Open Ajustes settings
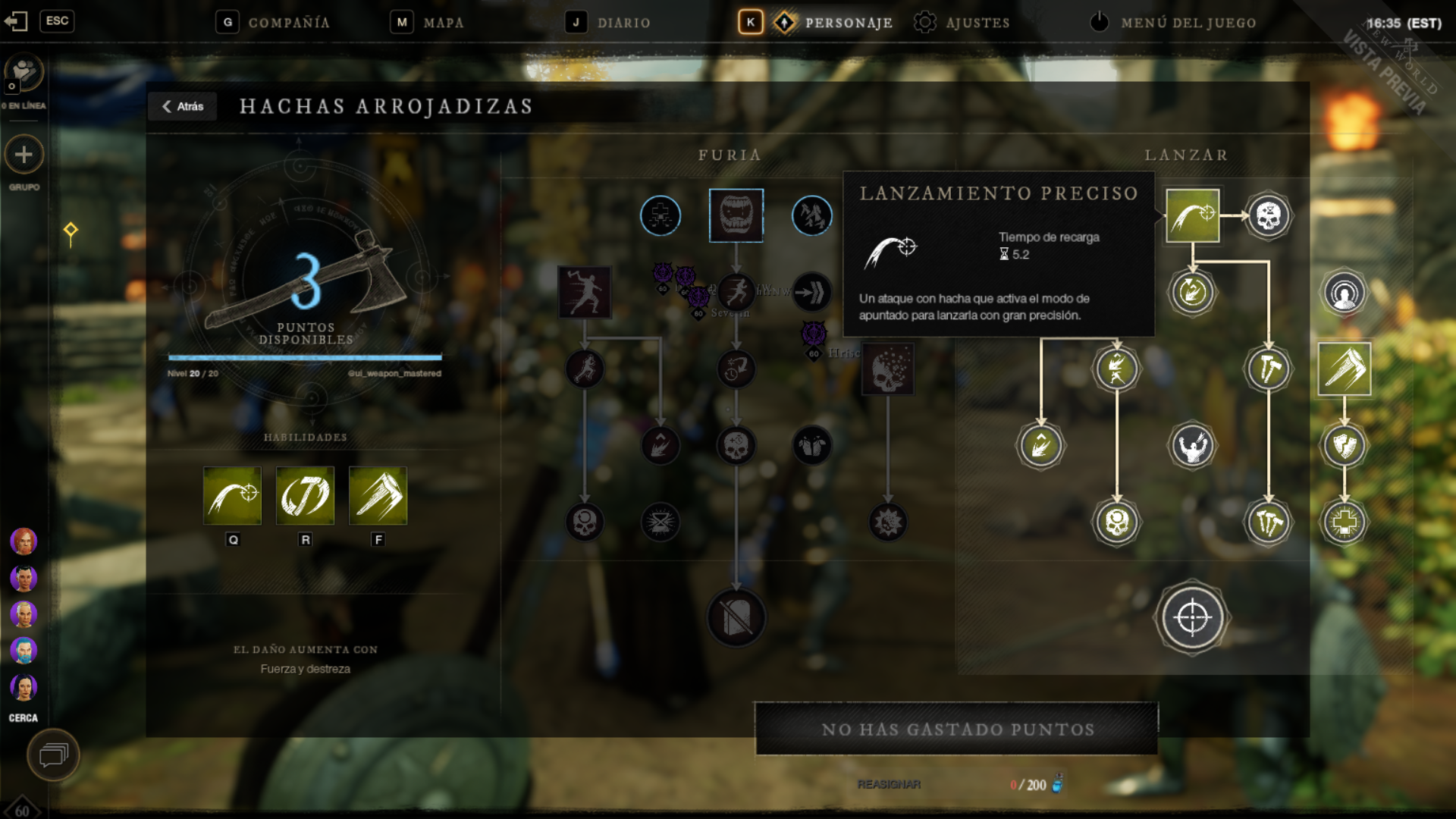This screenshot has height=819, width=1456. point(962,23)
